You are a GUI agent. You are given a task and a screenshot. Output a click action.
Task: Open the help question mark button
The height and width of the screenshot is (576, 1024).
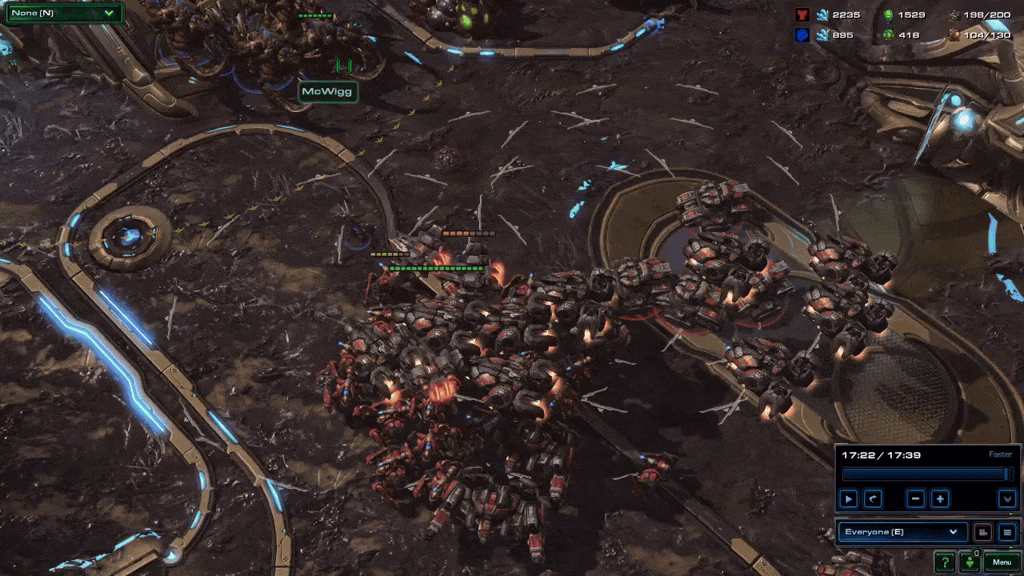944,562
